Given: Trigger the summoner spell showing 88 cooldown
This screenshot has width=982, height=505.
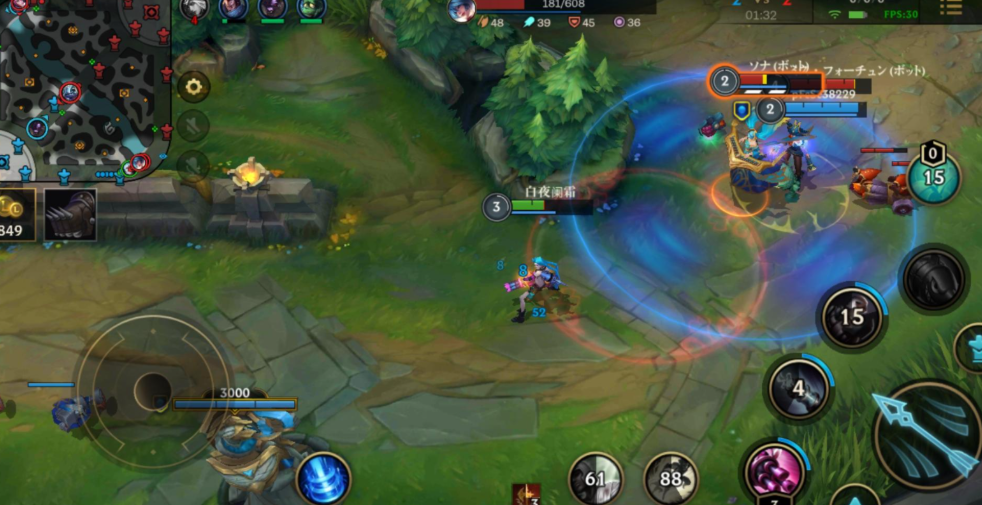Looking at the screenshot, I should 671,480.
